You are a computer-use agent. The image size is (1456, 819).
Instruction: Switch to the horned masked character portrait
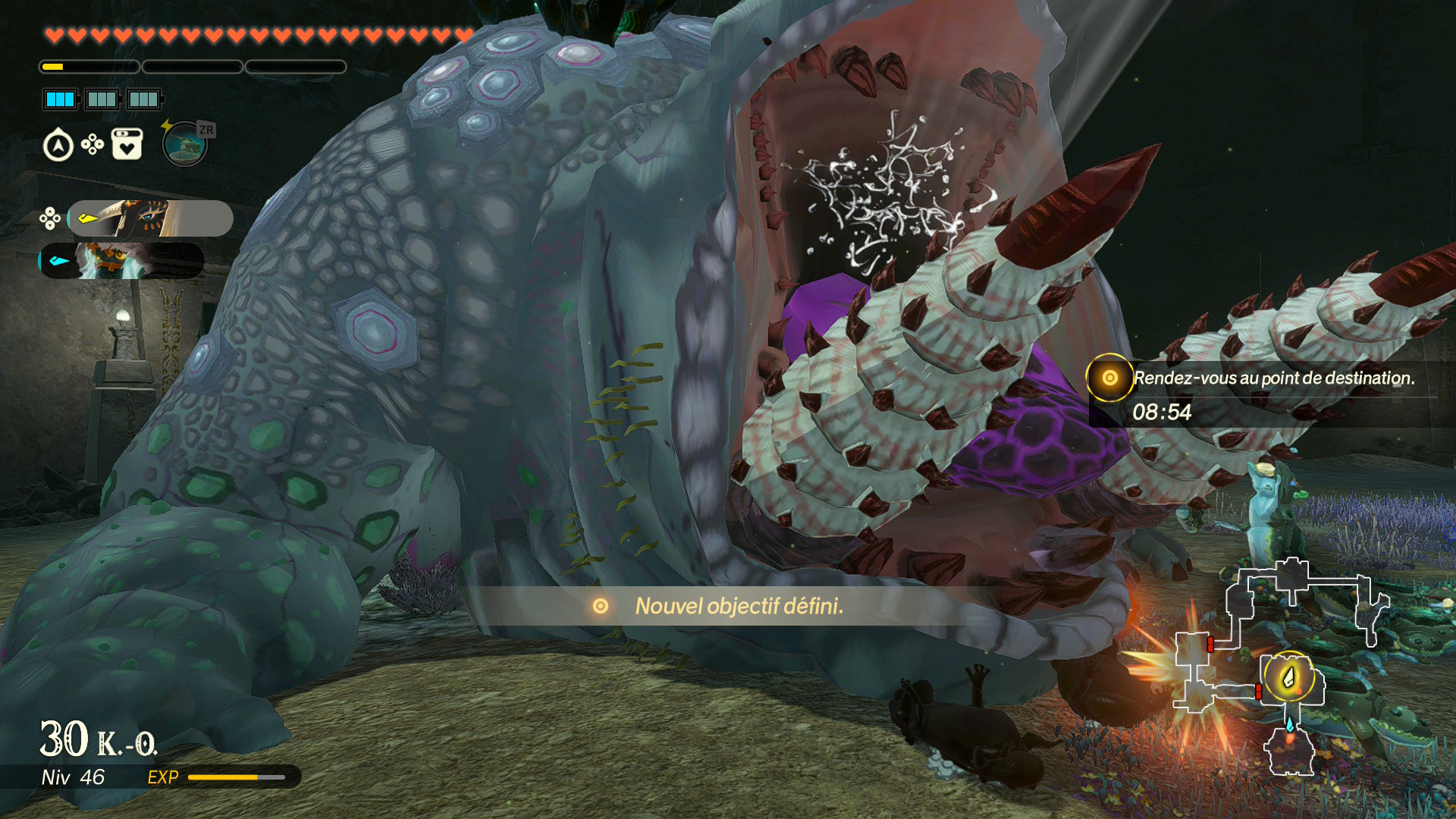[x=150, y=218]
